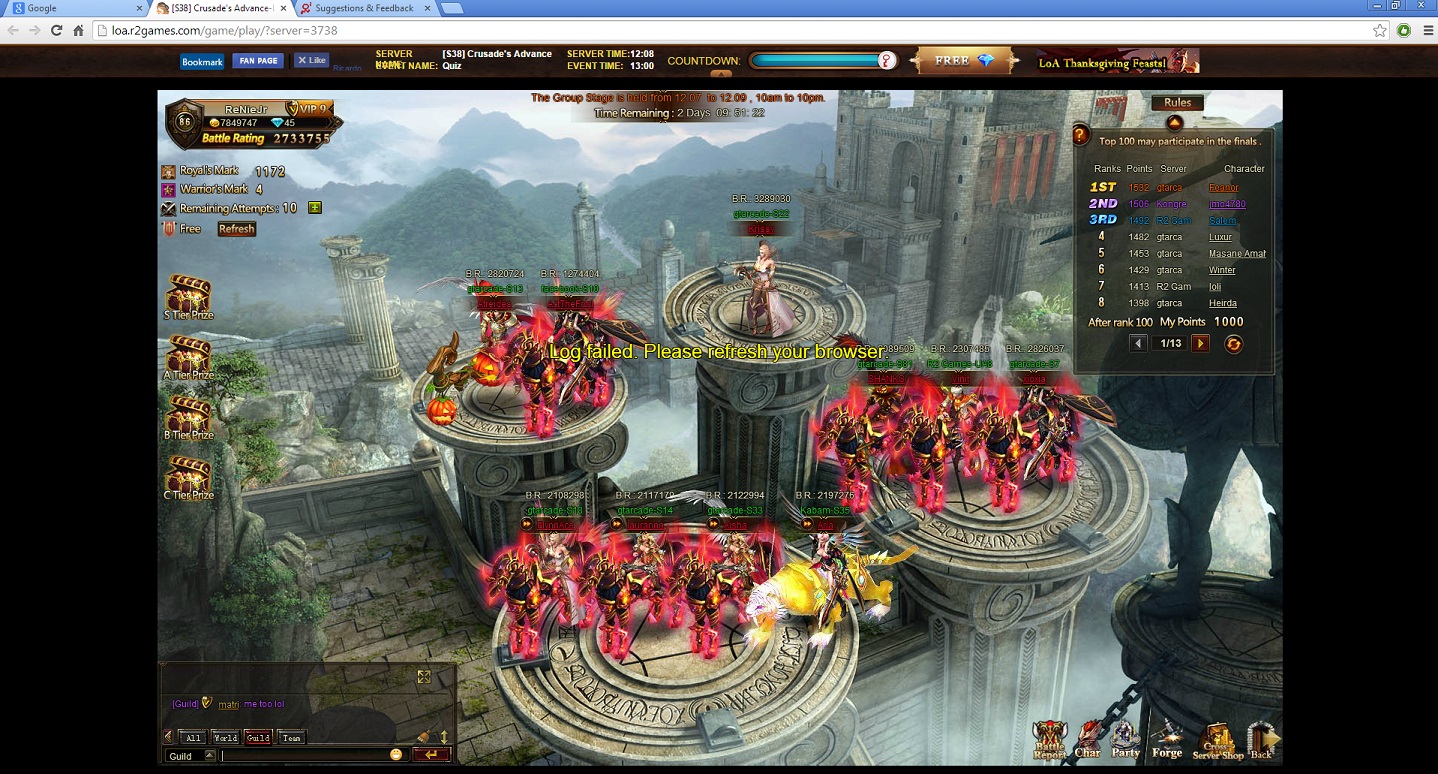Image resolution: width=1438 pixels, height=774 pixels.
Task: Open the S Tier Prize chest
Action: click(188, 295)
